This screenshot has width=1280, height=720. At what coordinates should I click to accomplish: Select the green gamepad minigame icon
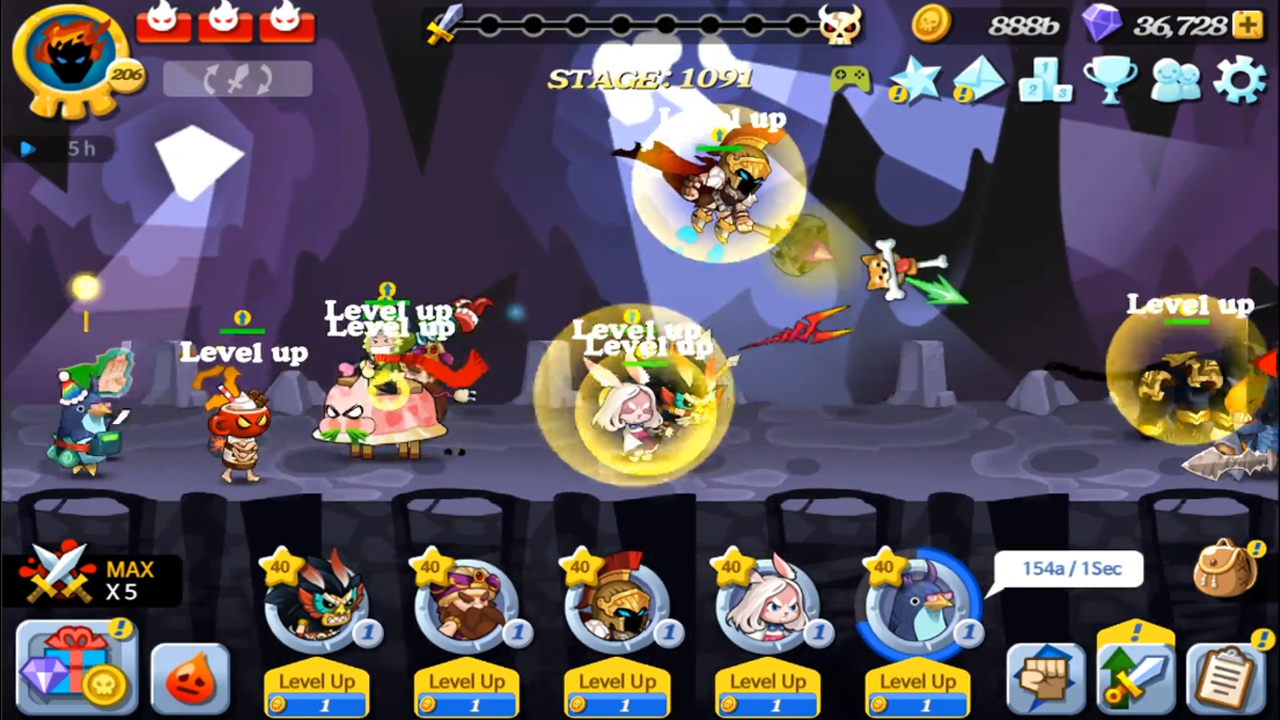point(849,78)
